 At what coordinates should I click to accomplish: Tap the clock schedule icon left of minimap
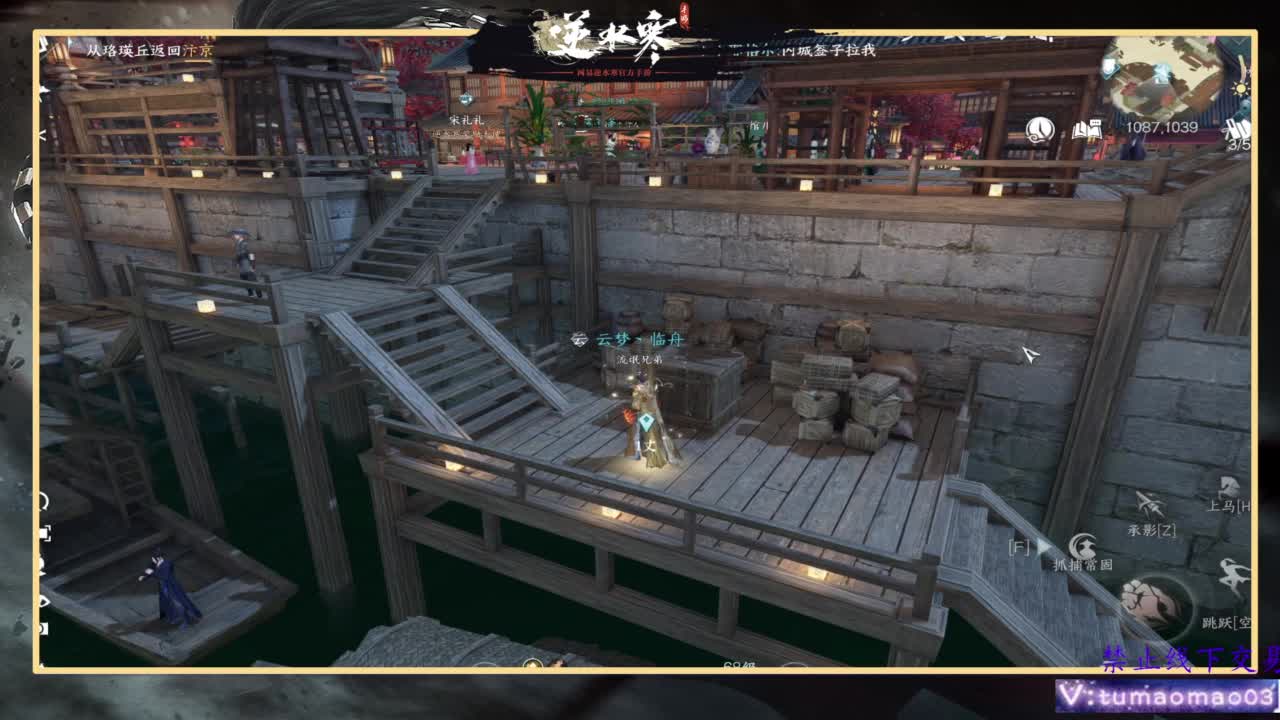point(1039,130)
